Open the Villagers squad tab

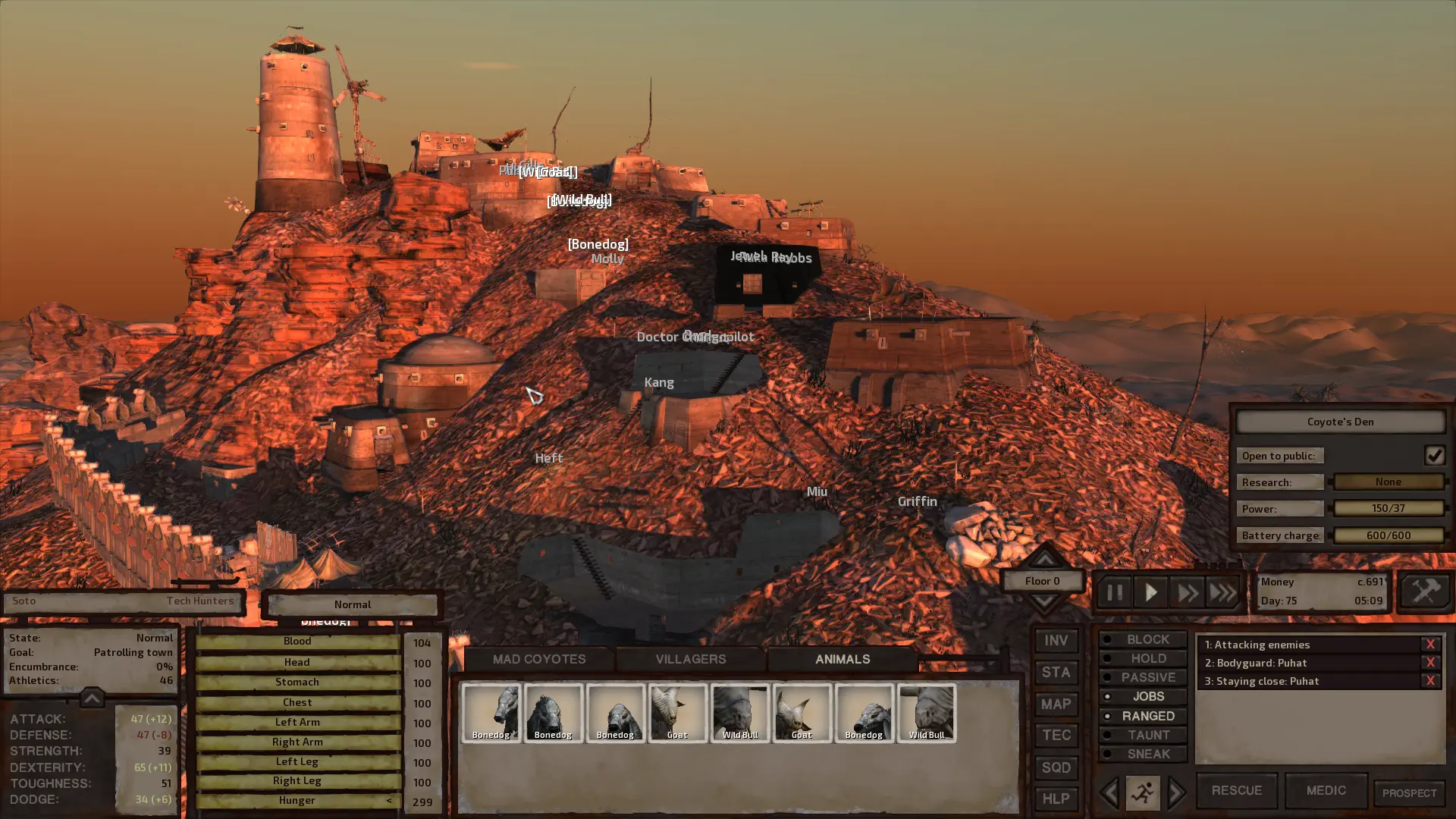[690, 659]
